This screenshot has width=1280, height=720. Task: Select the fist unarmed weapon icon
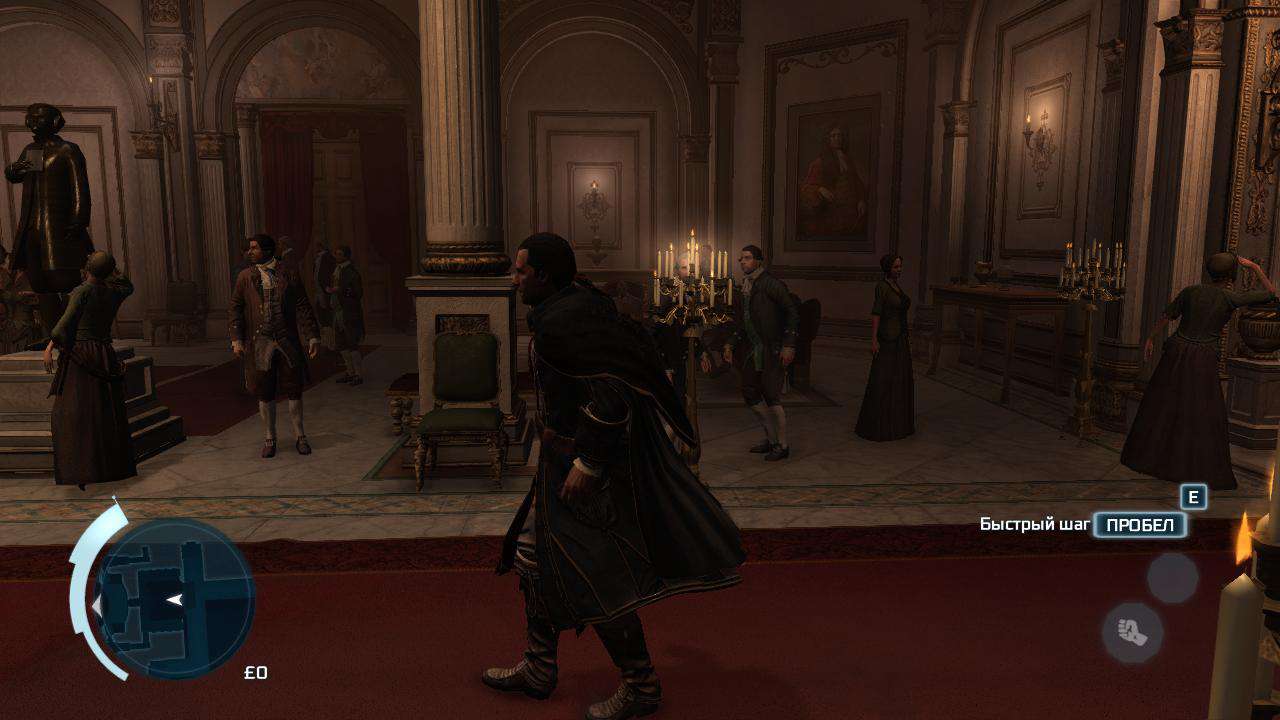[1132, 632]
